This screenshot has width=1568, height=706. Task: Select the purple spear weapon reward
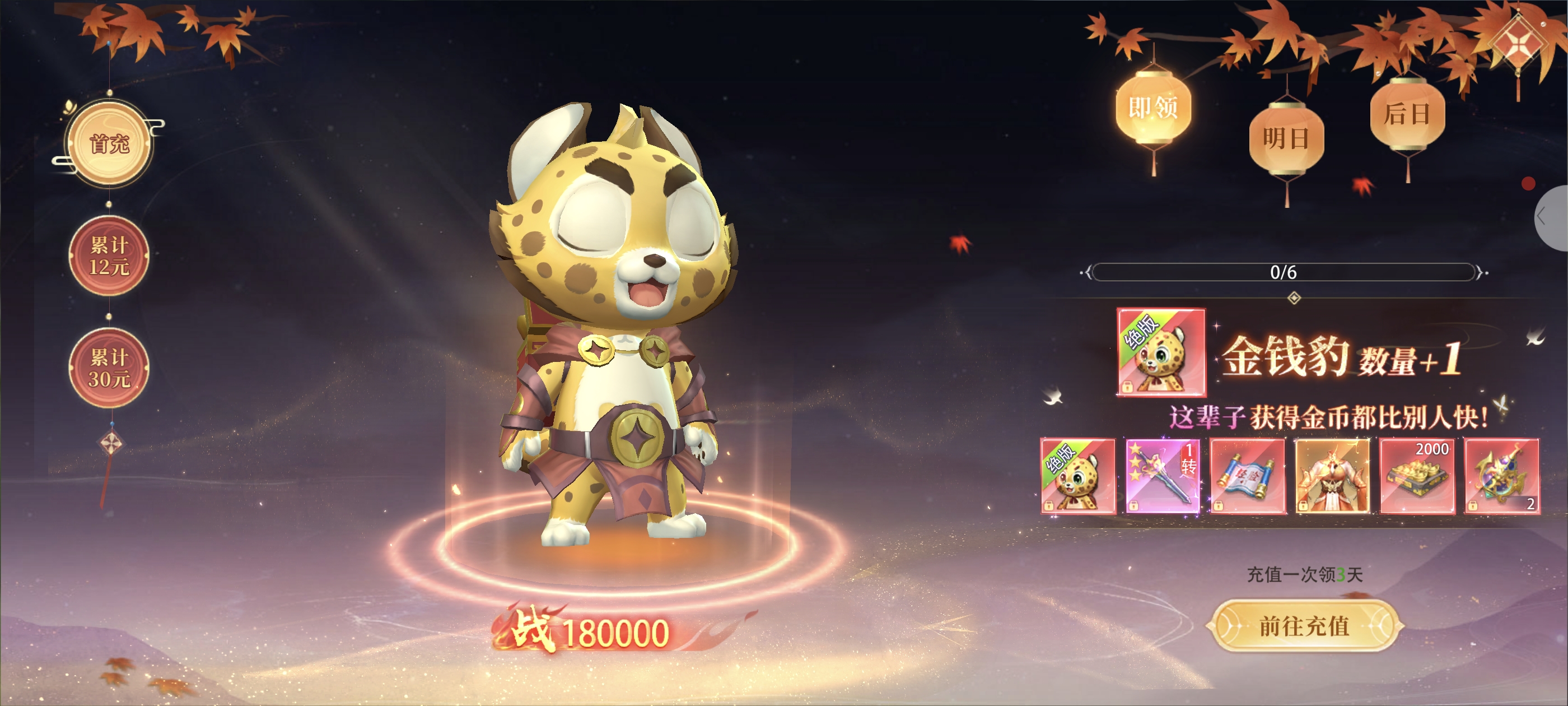[1163, 476]
